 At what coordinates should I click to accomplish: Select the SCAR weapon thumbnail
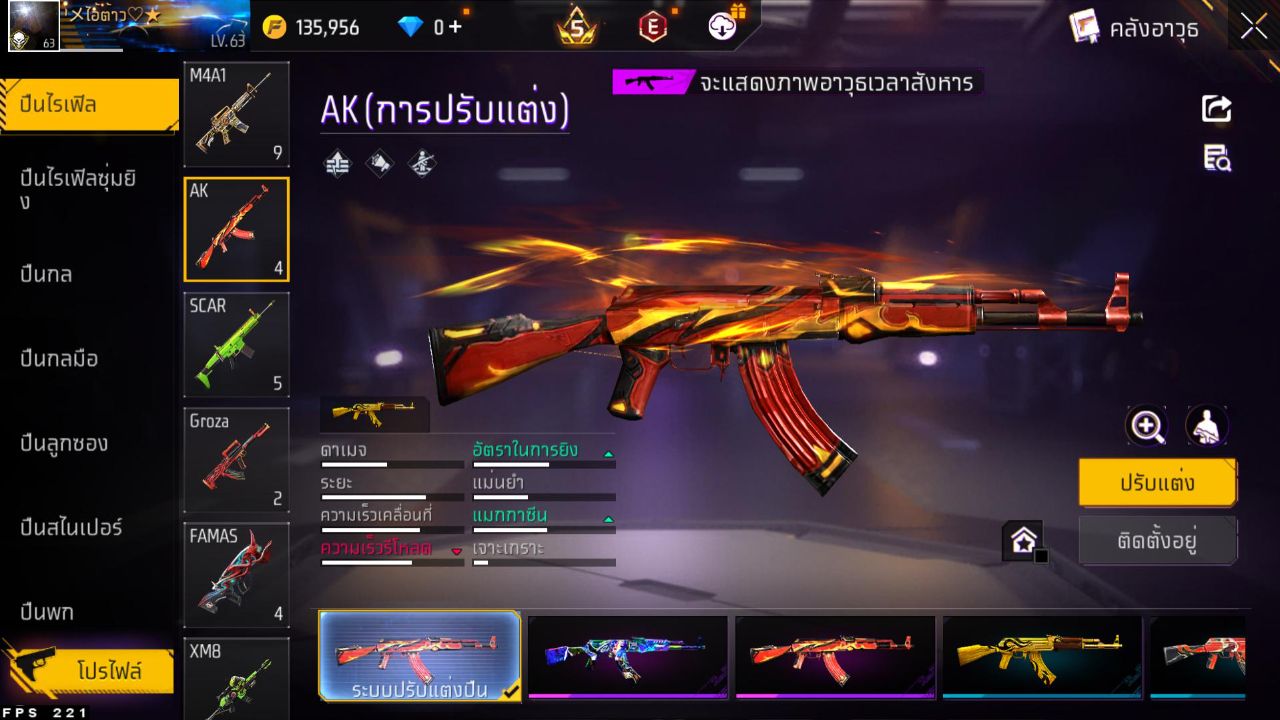click(236, 343)
